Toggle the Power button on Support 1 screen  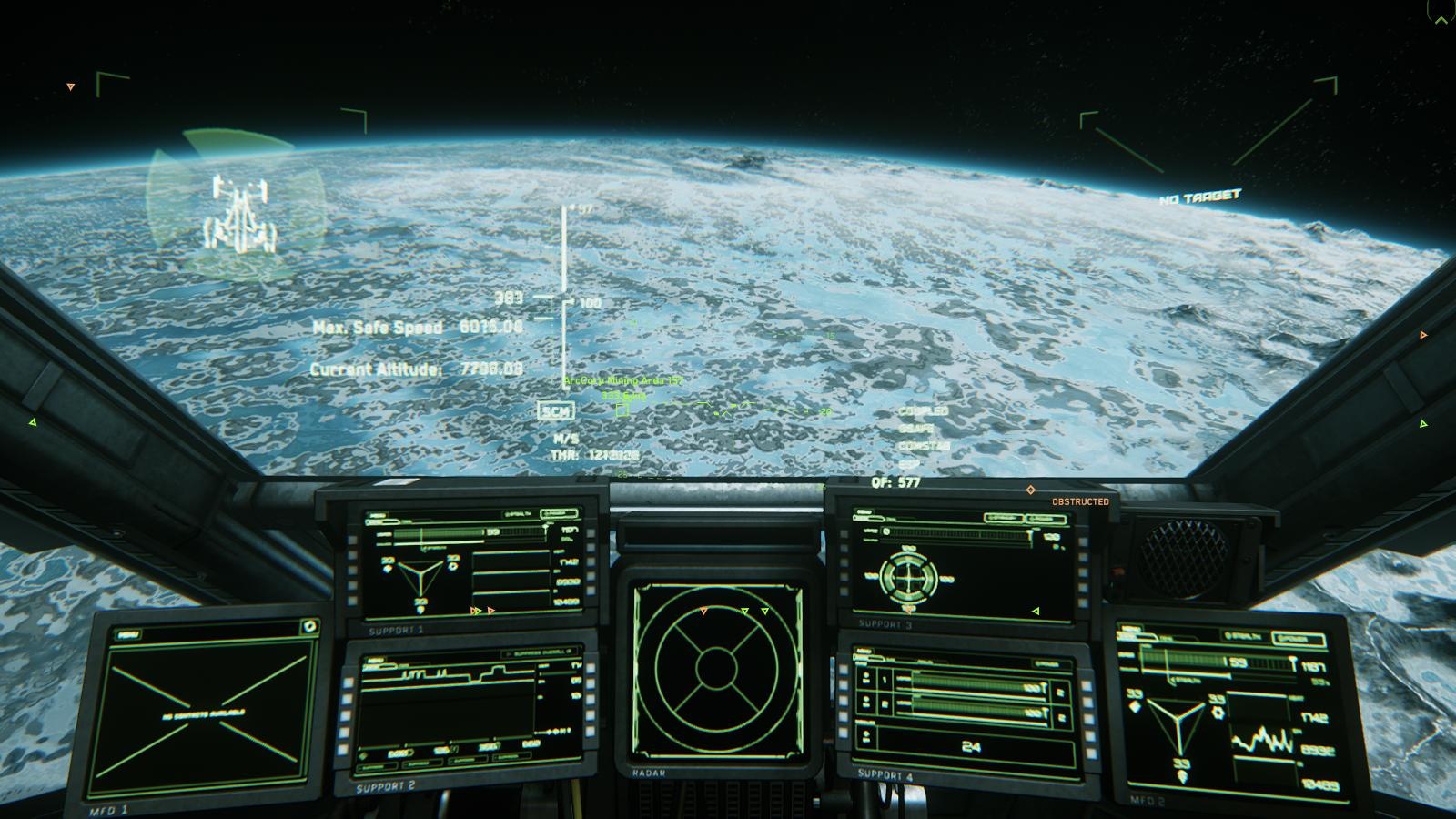click(x=557, y=515)
